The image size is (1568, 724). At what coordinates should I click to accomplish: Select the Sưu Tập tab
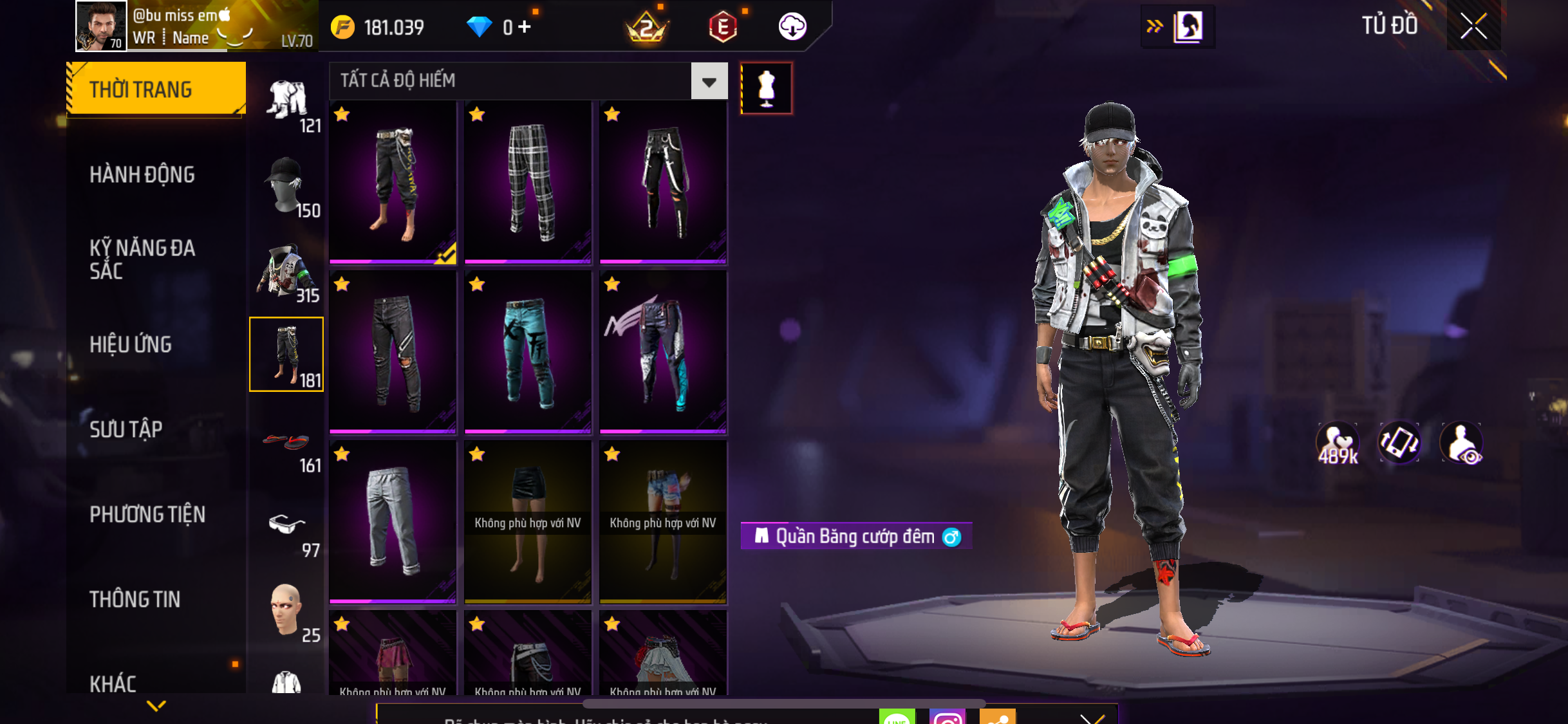(x=126, y=429)
